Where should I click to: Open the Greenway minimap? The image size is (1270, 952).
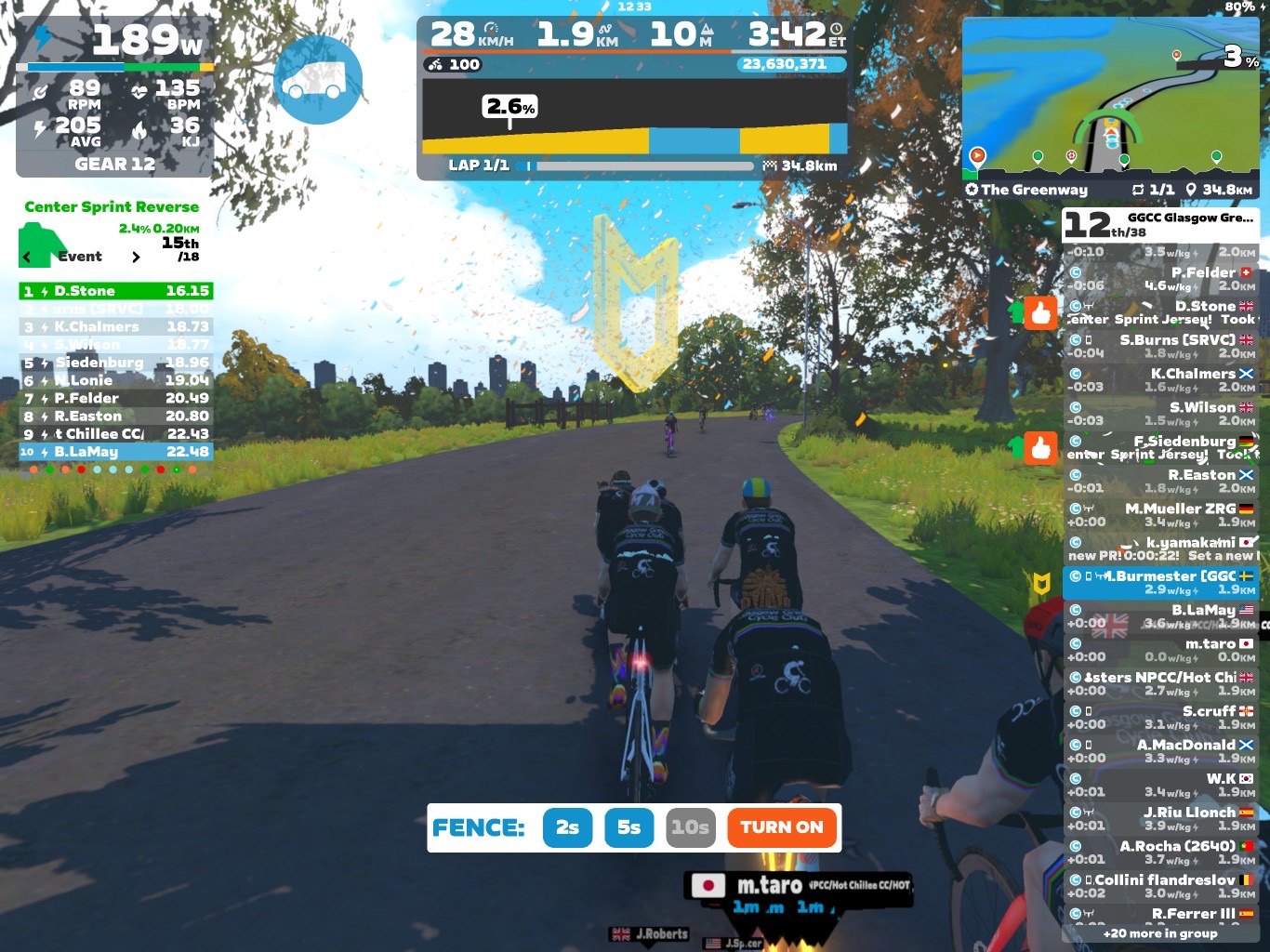point(1110,98)
